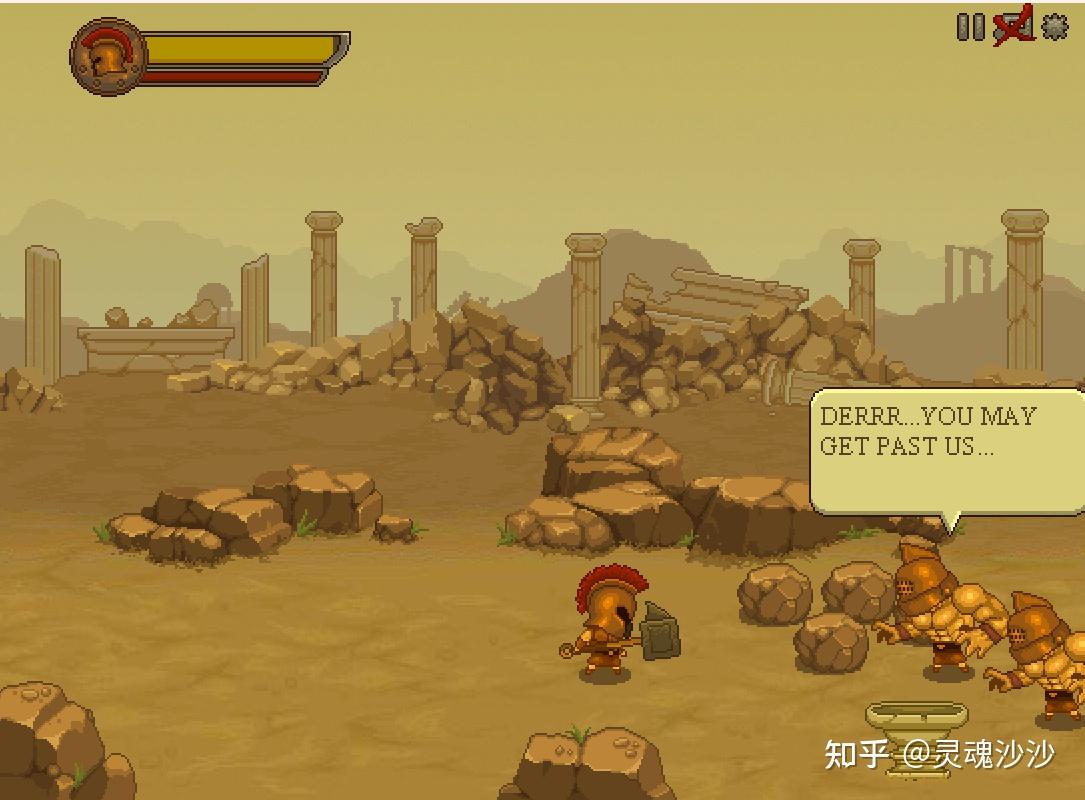
Task: Advance the "DERRR...YOU MAY GET PAST US" dialogue
Action: coord(945,450)
